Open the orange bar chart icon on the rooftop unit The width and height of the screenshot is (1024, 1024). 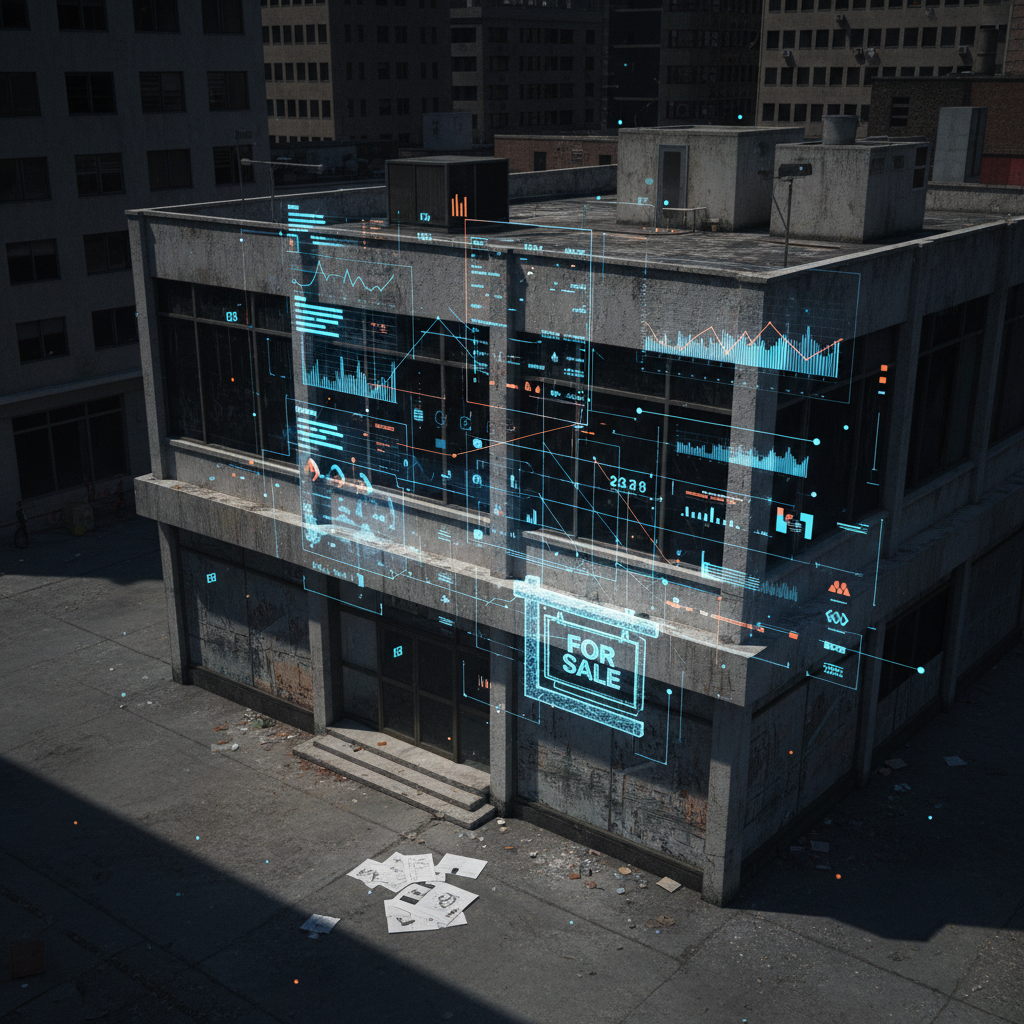coord(459,205)
